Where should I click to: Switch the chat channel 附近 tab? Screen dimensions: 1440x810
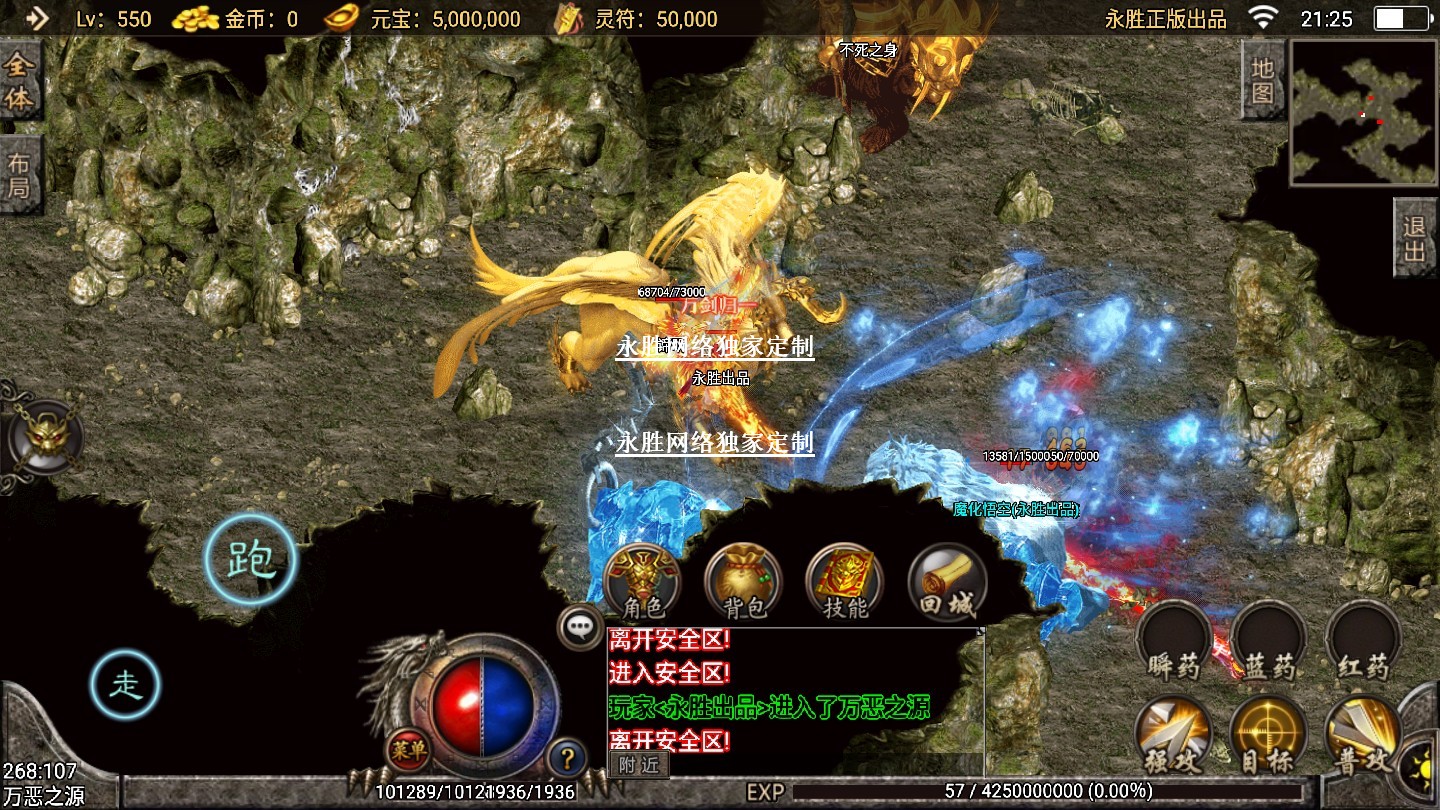click(x=639, y=765)
